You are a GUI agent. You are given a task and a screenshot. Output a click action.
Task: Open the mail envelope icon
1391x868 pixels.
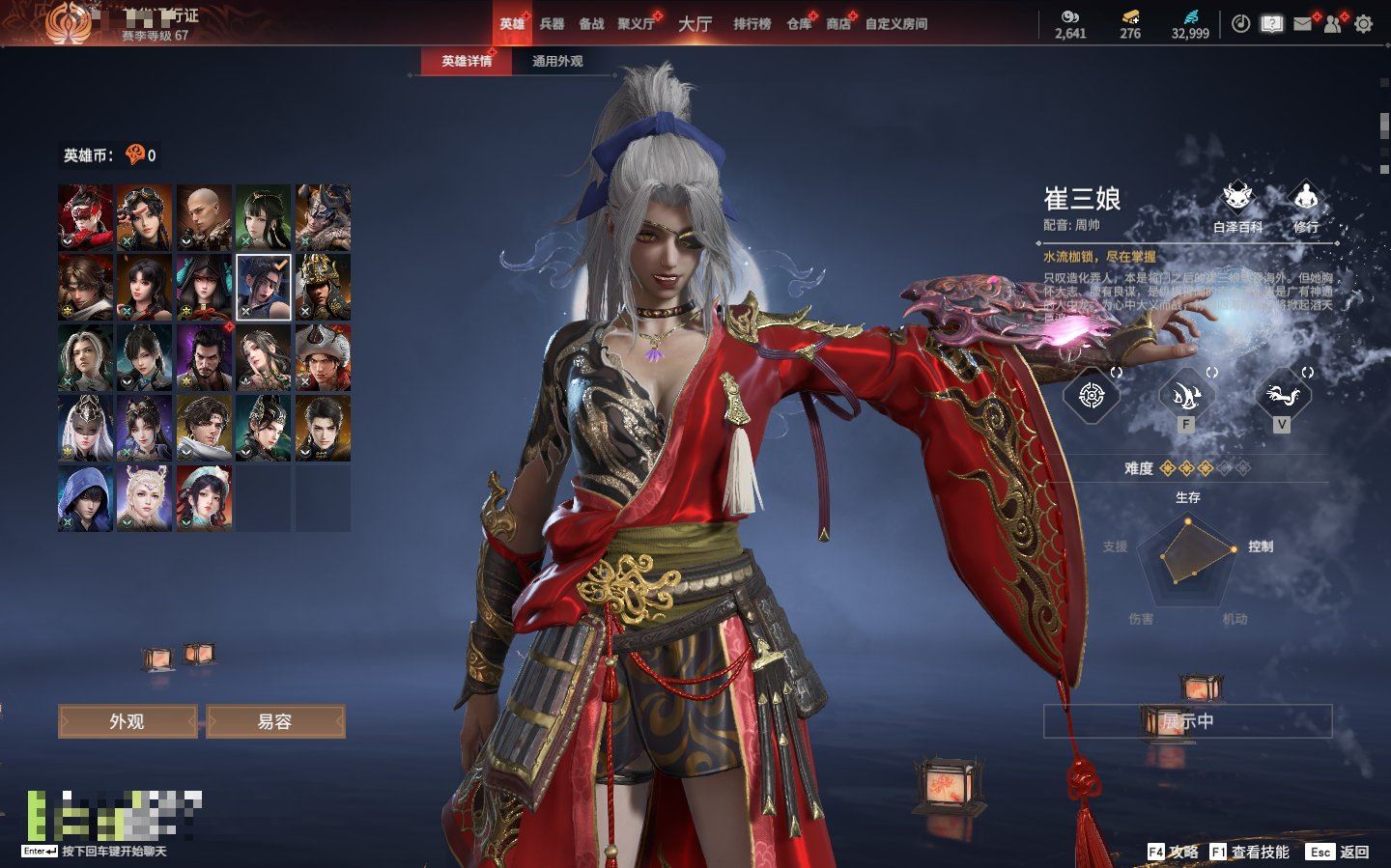(x=1303, y=24)
